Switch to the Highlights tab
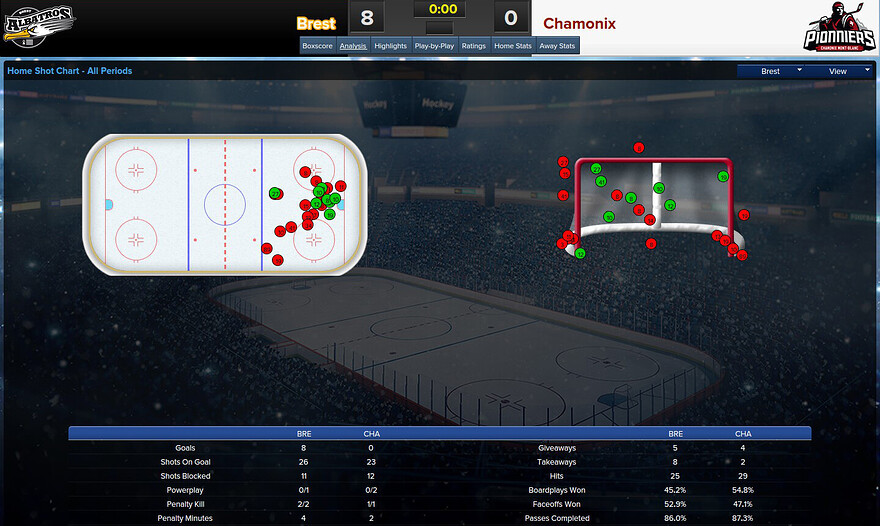The height and width of the screenshot is (526, 880). (390, 46)
